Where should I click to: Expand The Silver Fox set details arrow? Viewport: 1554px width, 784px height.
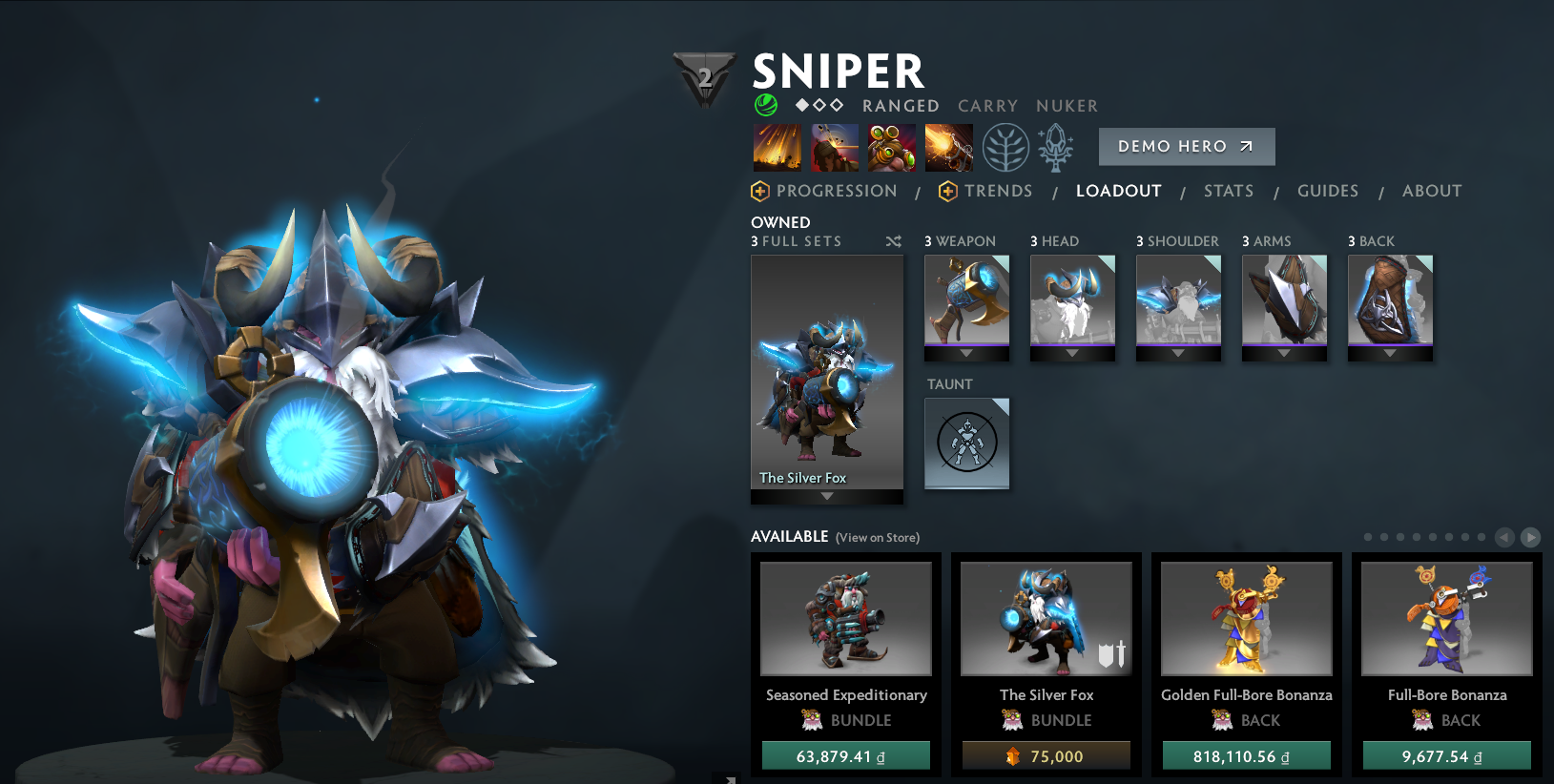(x=826, y=497)
